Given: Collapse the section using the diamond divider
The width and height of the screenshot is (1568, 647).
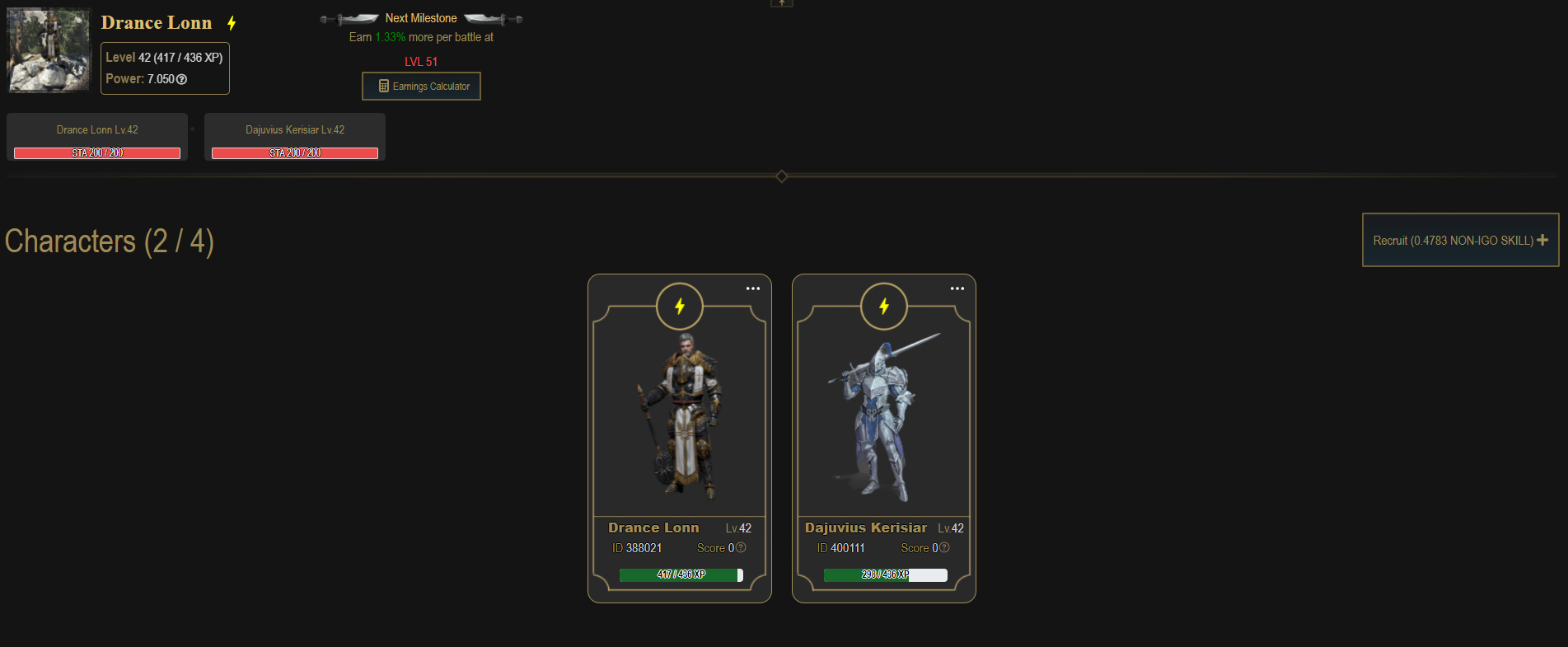Looking at the screenshot, I should click(x=781, y=176).
